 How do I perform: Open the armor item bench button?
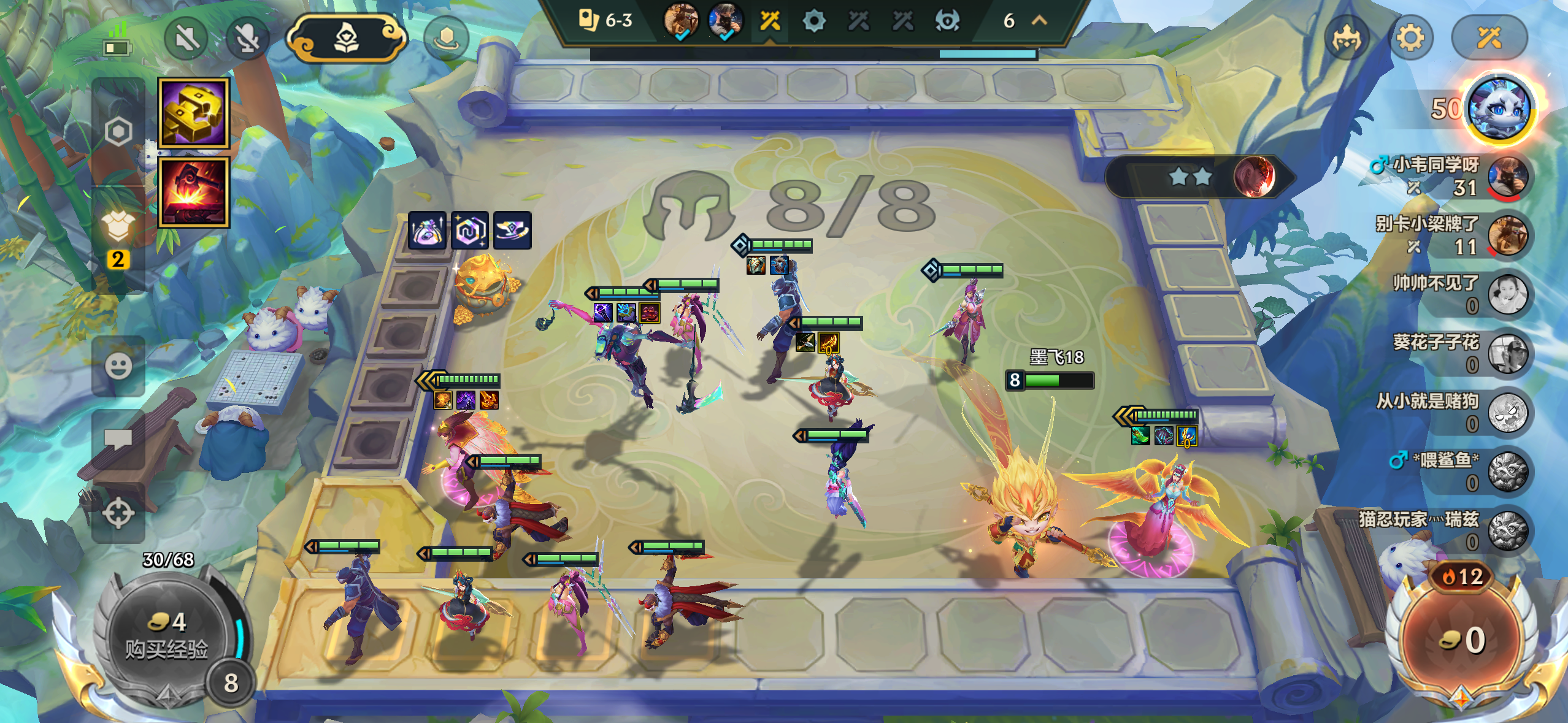point(118,227)
